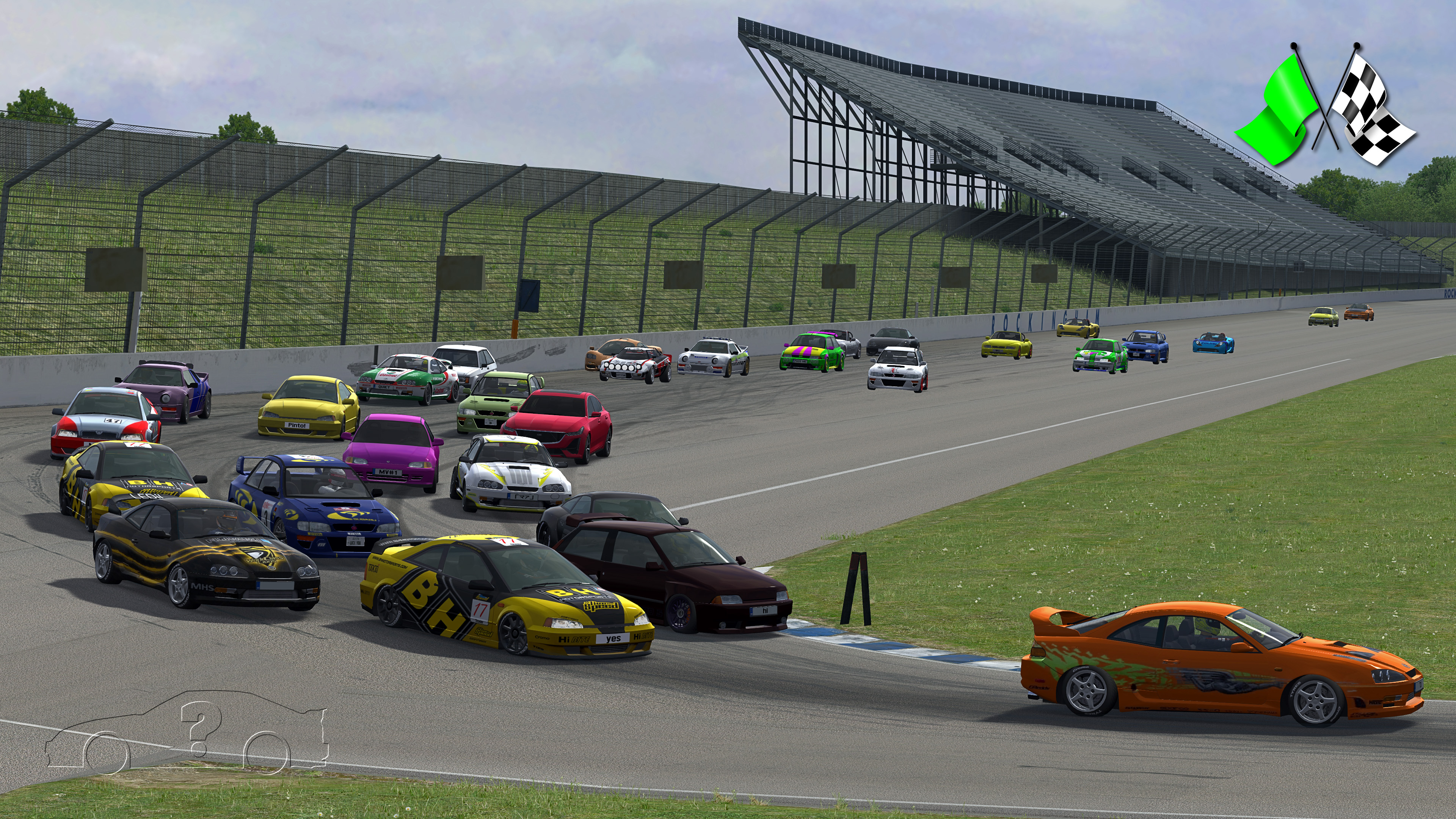Click the crossed green and checkered flags icon
This screenshot has width=1456, height=819.
point(1324,106)
